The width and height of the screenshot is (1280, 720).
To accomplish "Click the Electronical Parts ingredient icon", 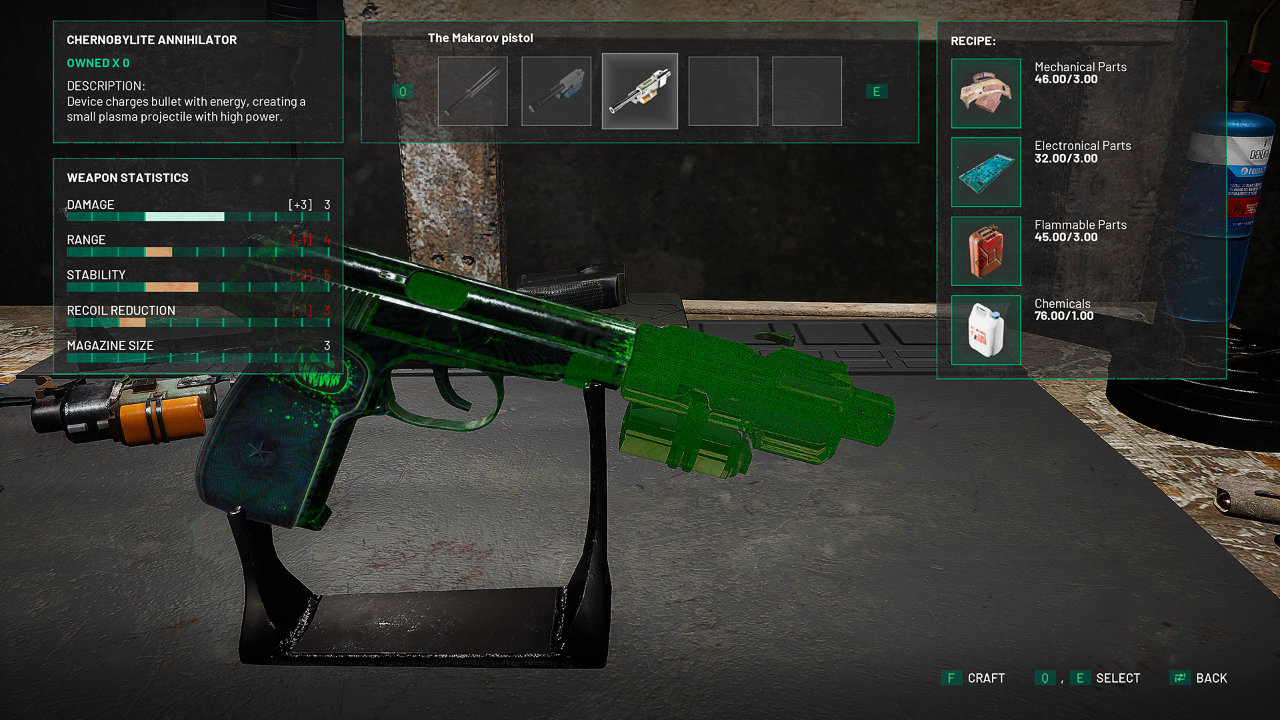I will tap(986, 172).
